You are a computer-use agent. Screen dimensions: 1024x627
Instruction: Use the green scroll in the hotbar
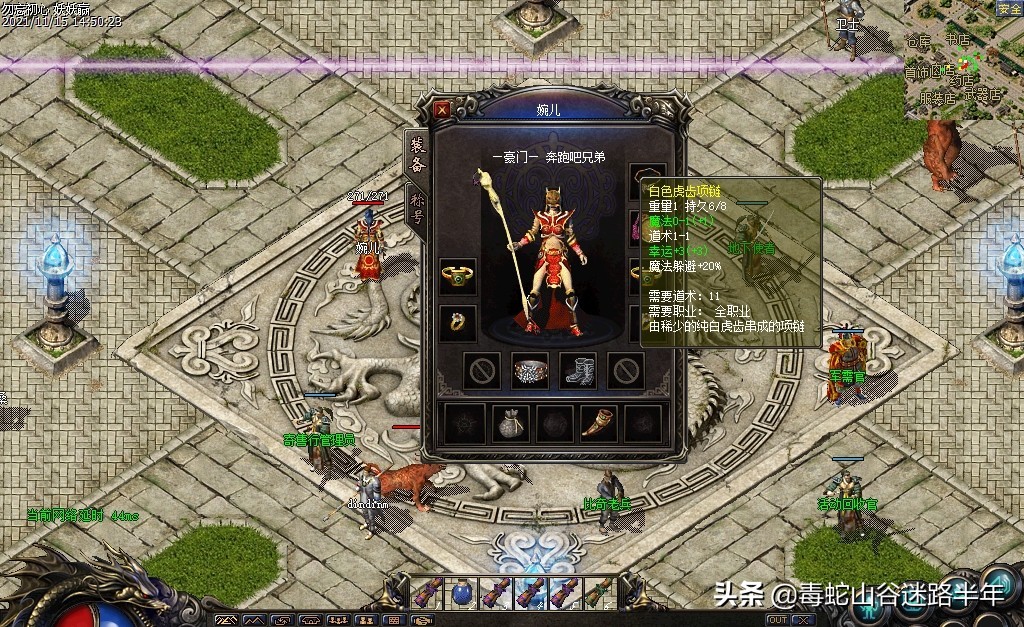coord(599,593)
